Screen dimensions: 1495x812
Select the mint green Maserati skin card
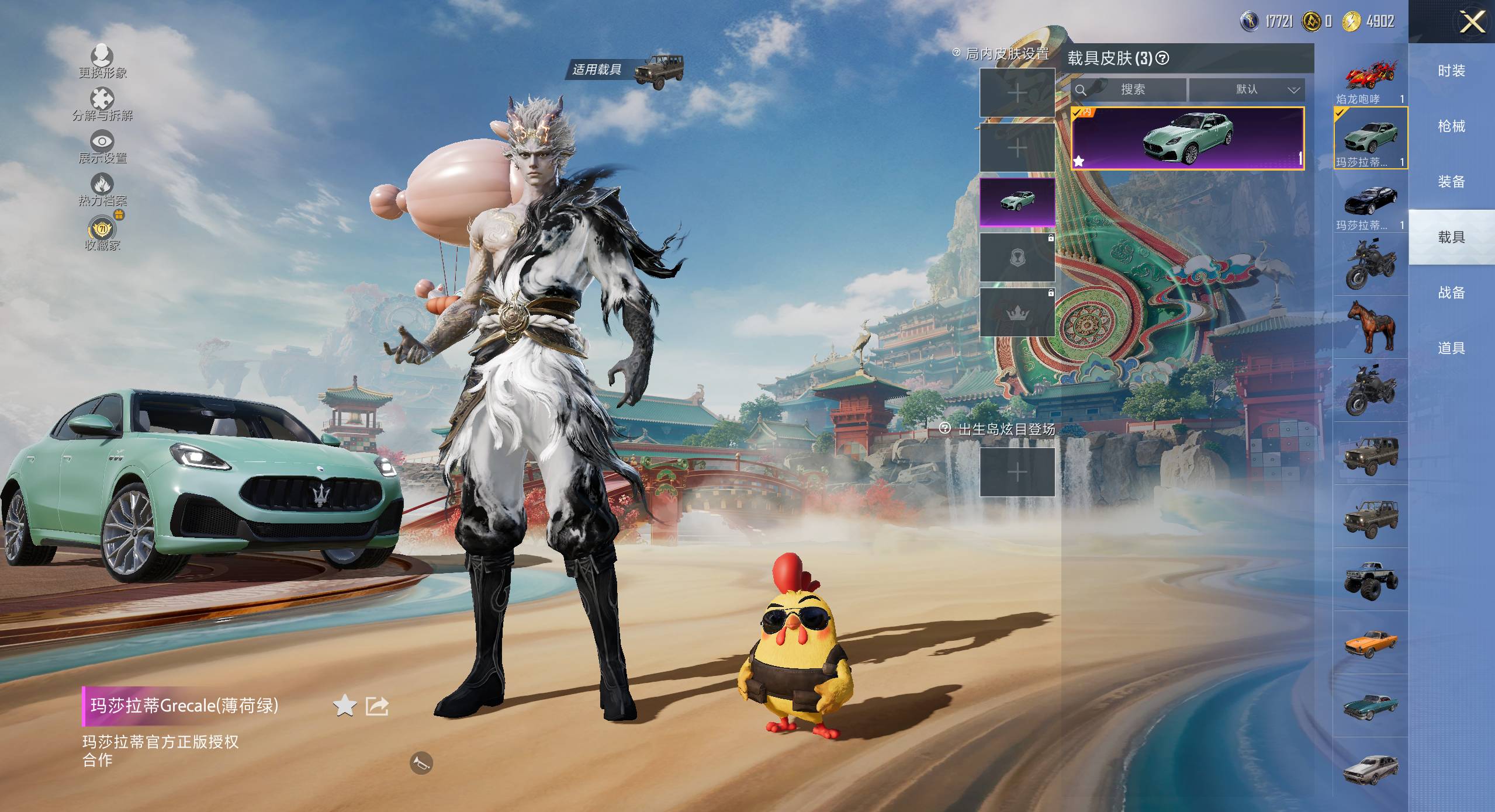1187,139
